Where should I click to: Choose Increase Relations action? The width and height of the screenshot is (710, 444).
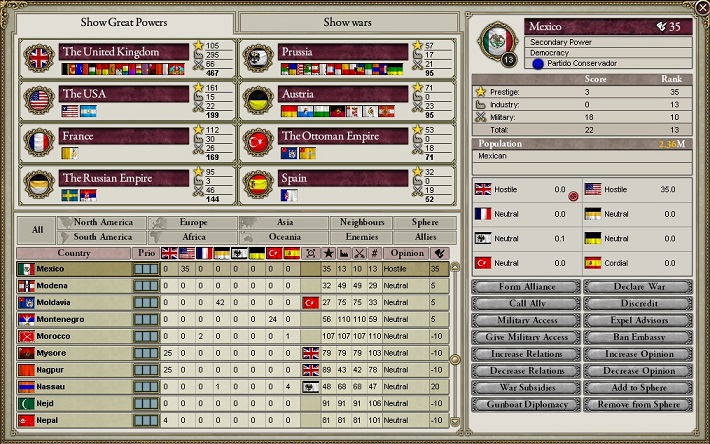tap(526, 354)
